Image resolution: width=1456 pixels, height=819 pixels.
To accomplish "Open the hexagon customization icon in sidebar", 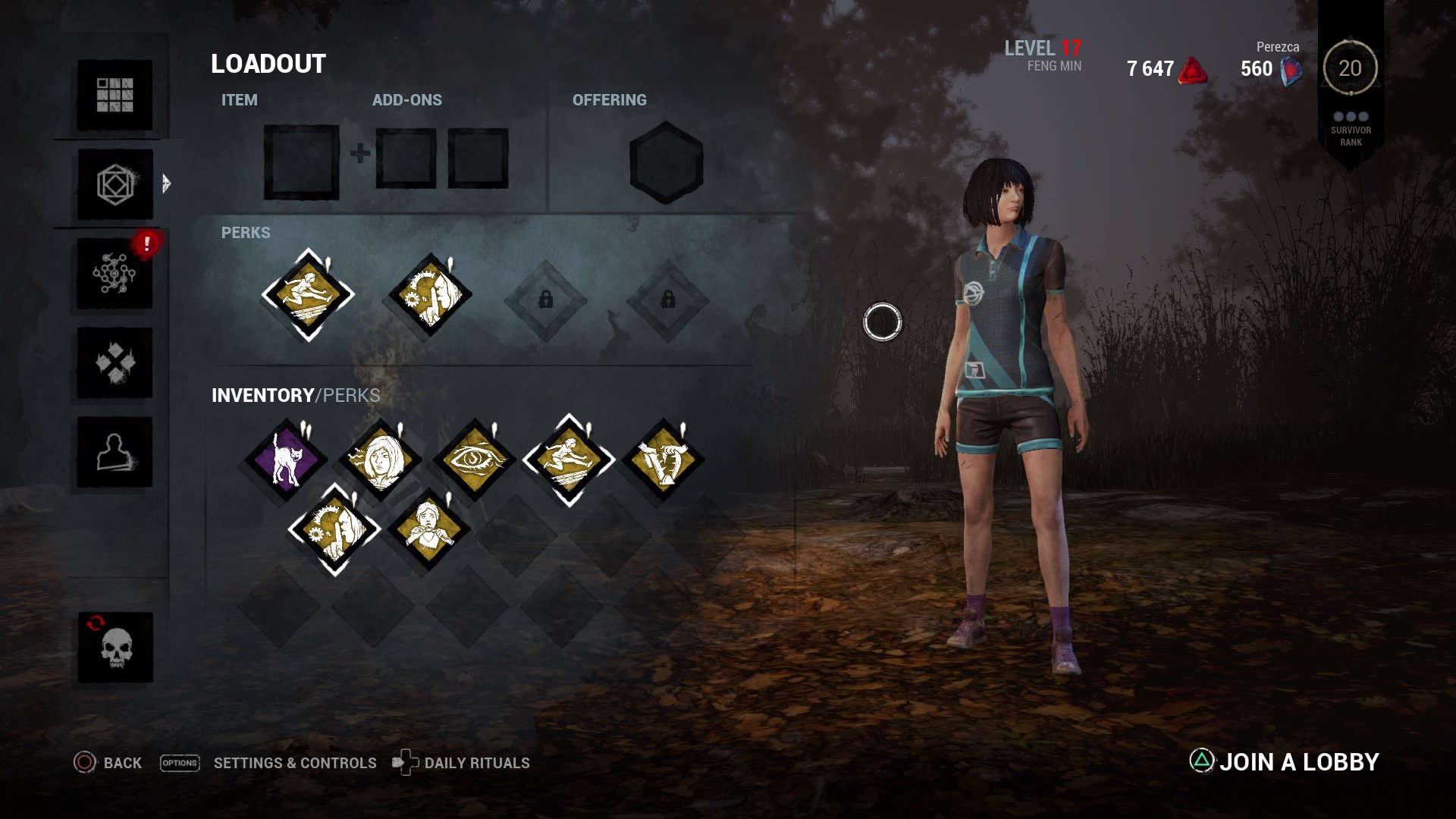I will [x=115, y=184].
